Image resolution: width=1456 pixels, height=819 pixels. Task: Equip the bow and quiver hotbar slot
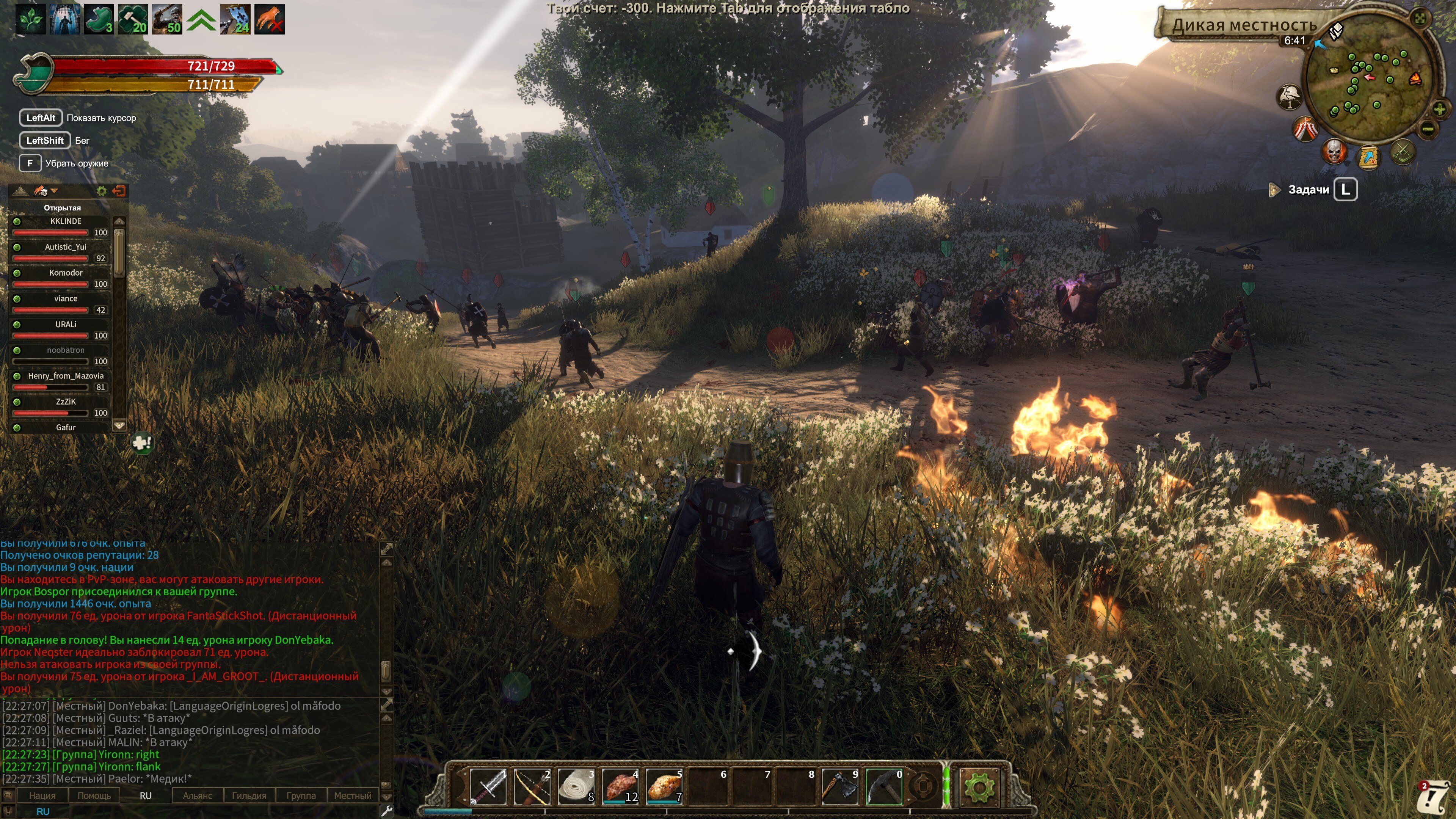pos(532,786)
